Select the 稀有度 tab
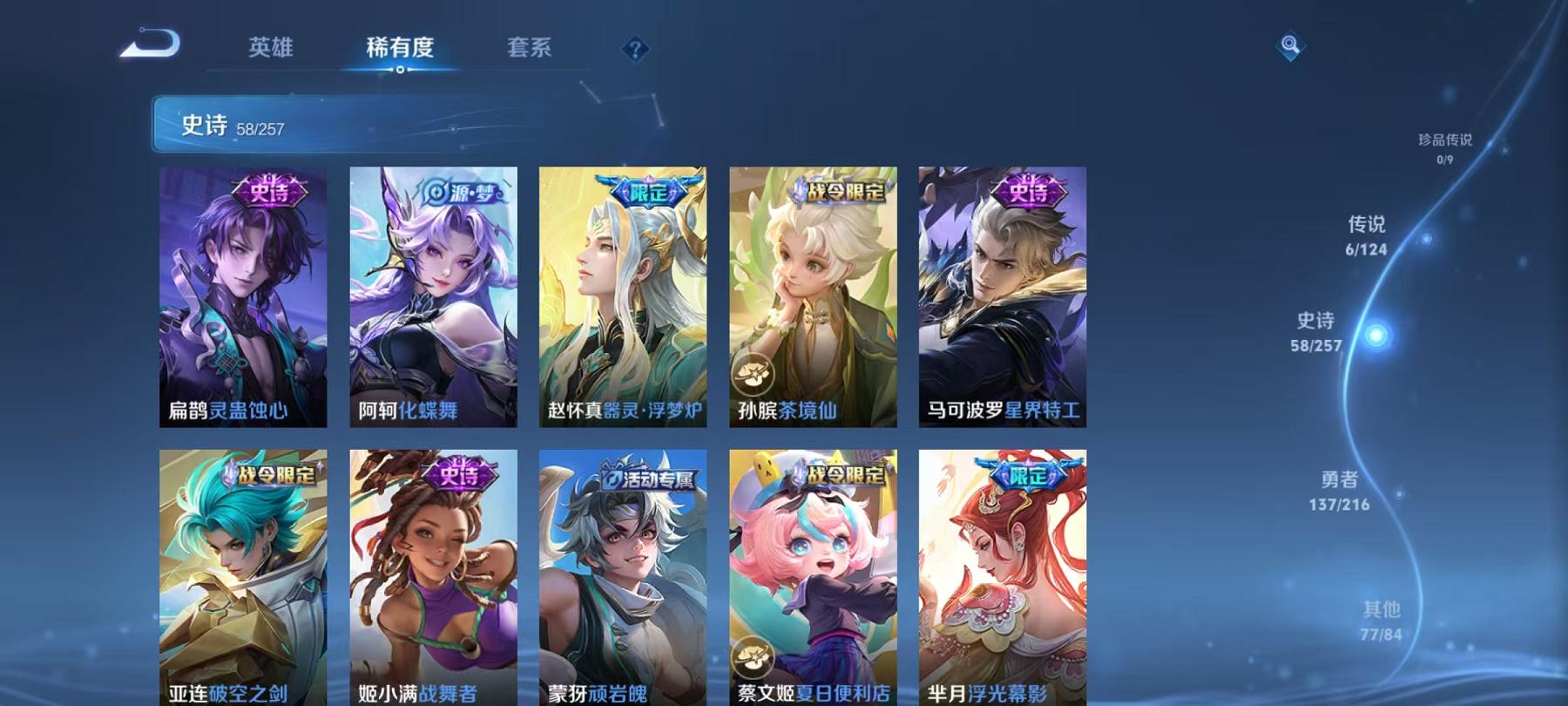 [400, 49]
